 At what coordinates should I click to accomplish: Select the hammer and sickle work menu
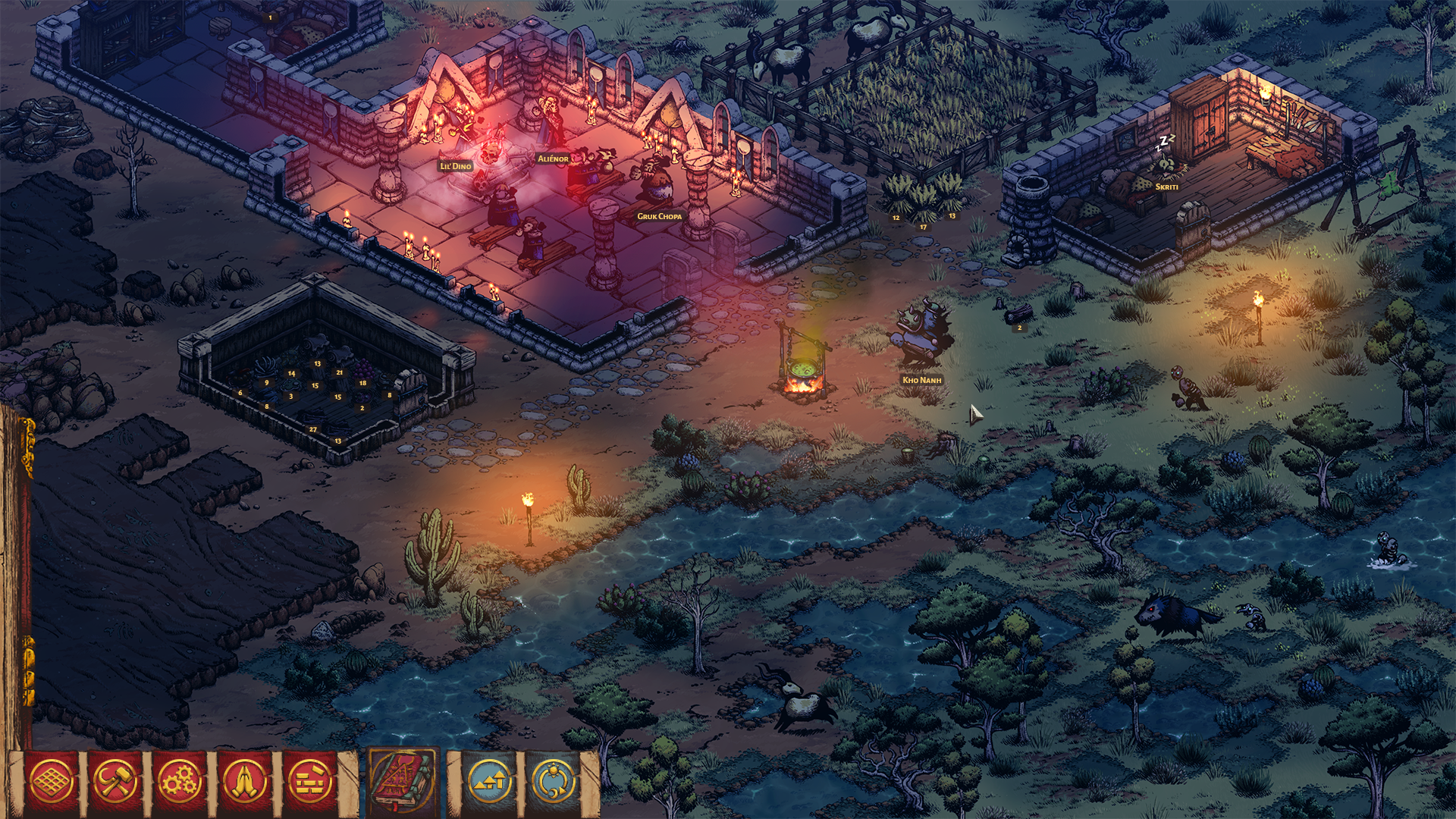tap(116, 781)
